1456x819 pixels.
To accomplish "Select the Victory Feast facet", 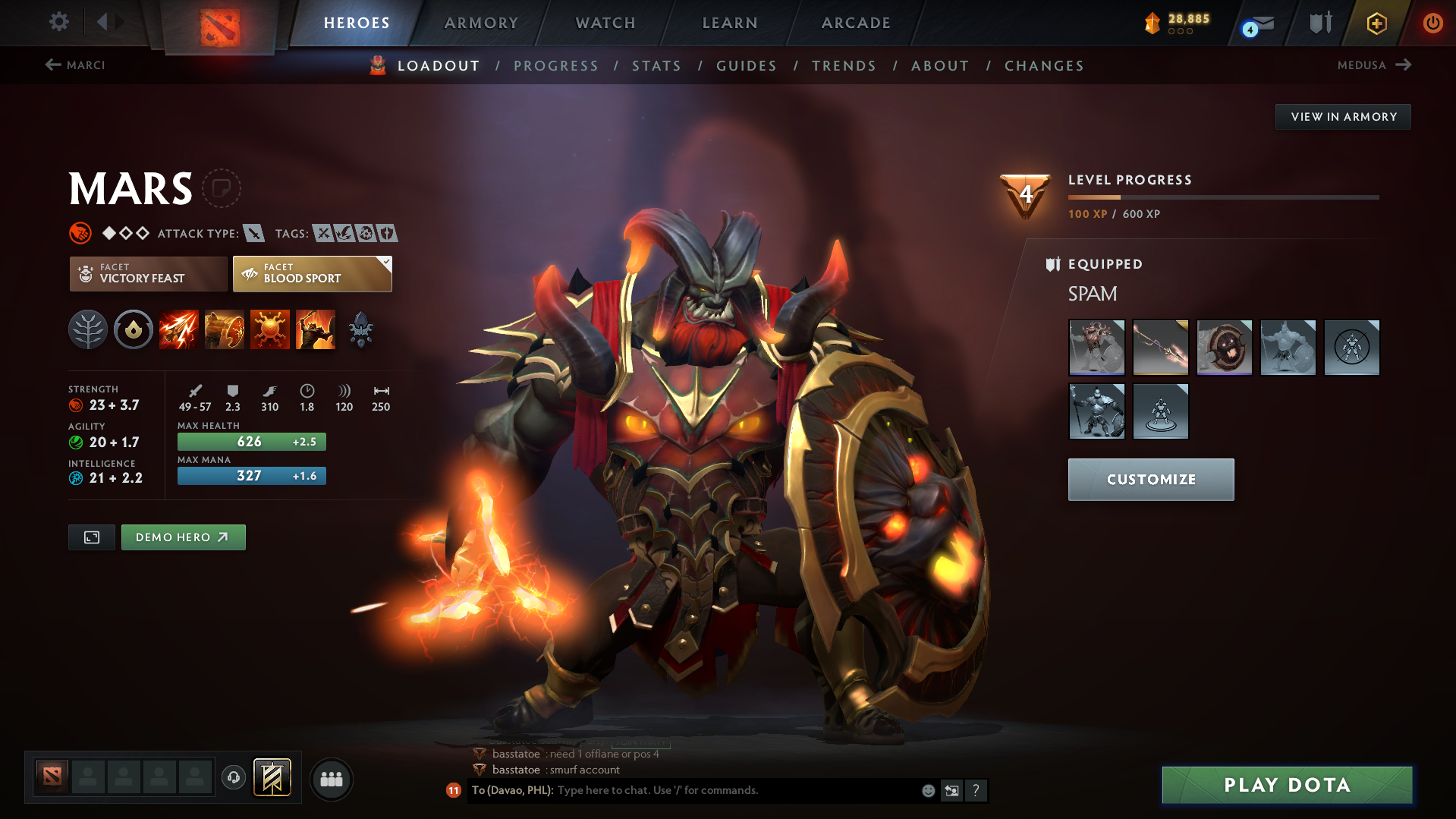I will (148, 273).
